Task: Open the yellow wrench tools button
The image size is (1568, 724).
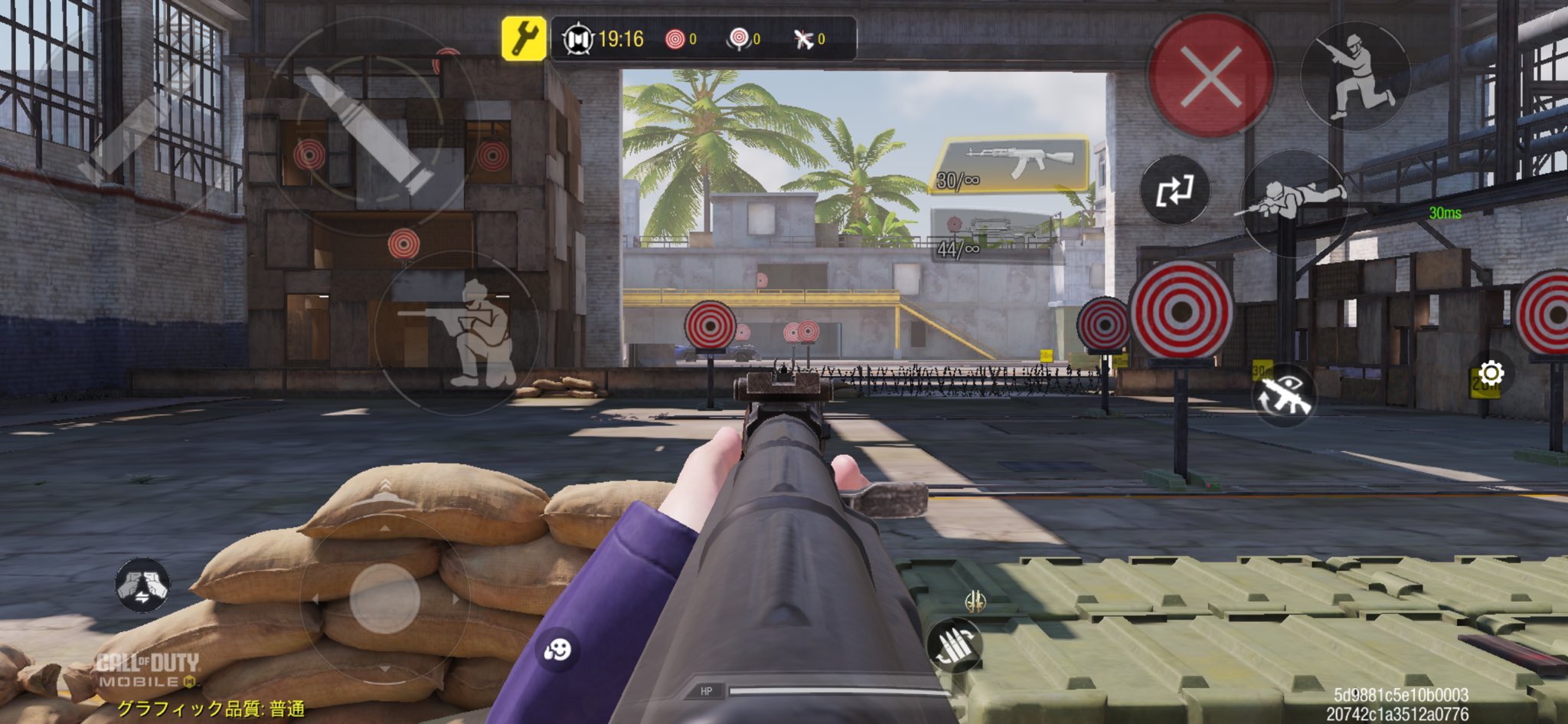Action: coord(524,38)
